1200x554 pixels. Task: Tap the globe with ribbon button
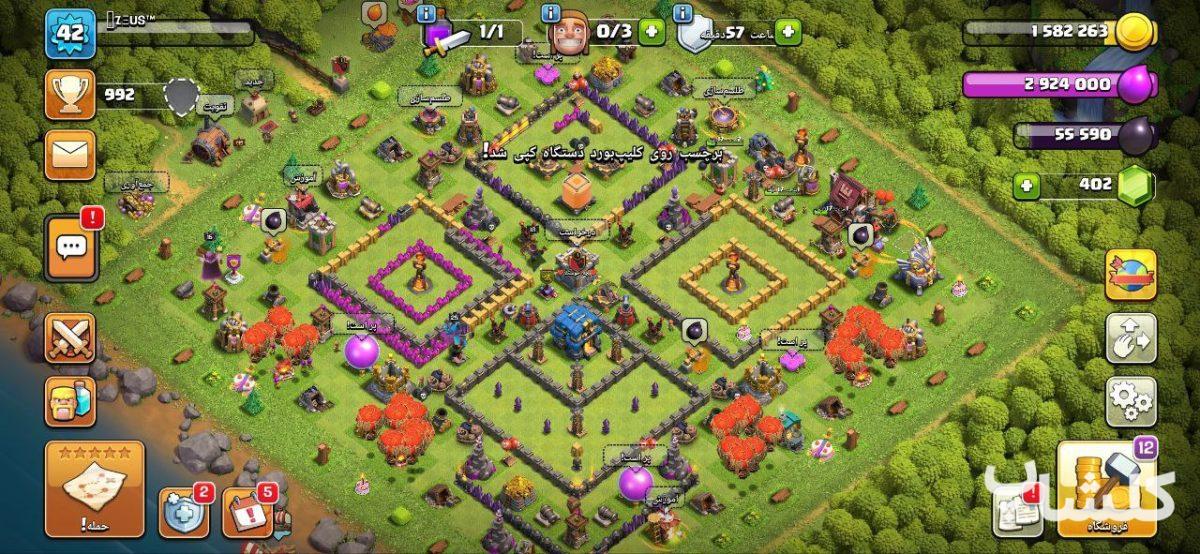(x=1130, y=275)
